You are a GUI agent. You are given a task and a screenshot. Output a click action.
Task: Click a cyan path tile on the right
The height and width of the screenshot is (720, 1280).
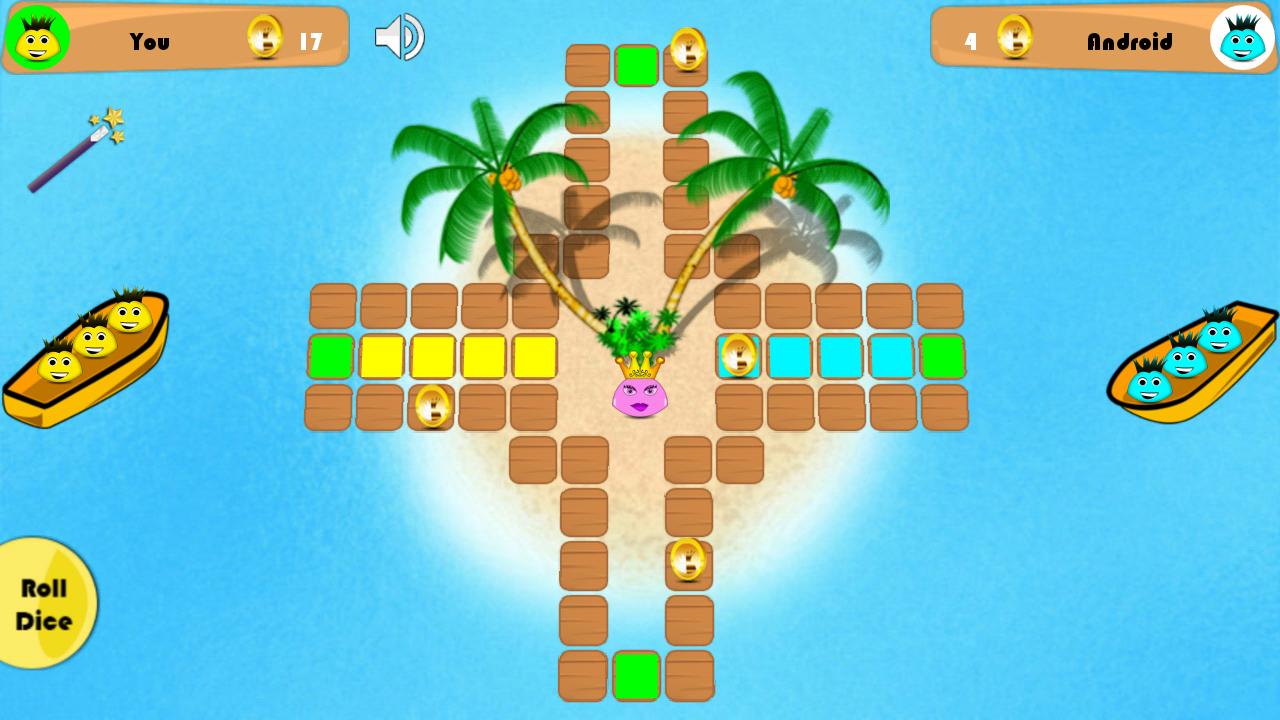[840, 355]
